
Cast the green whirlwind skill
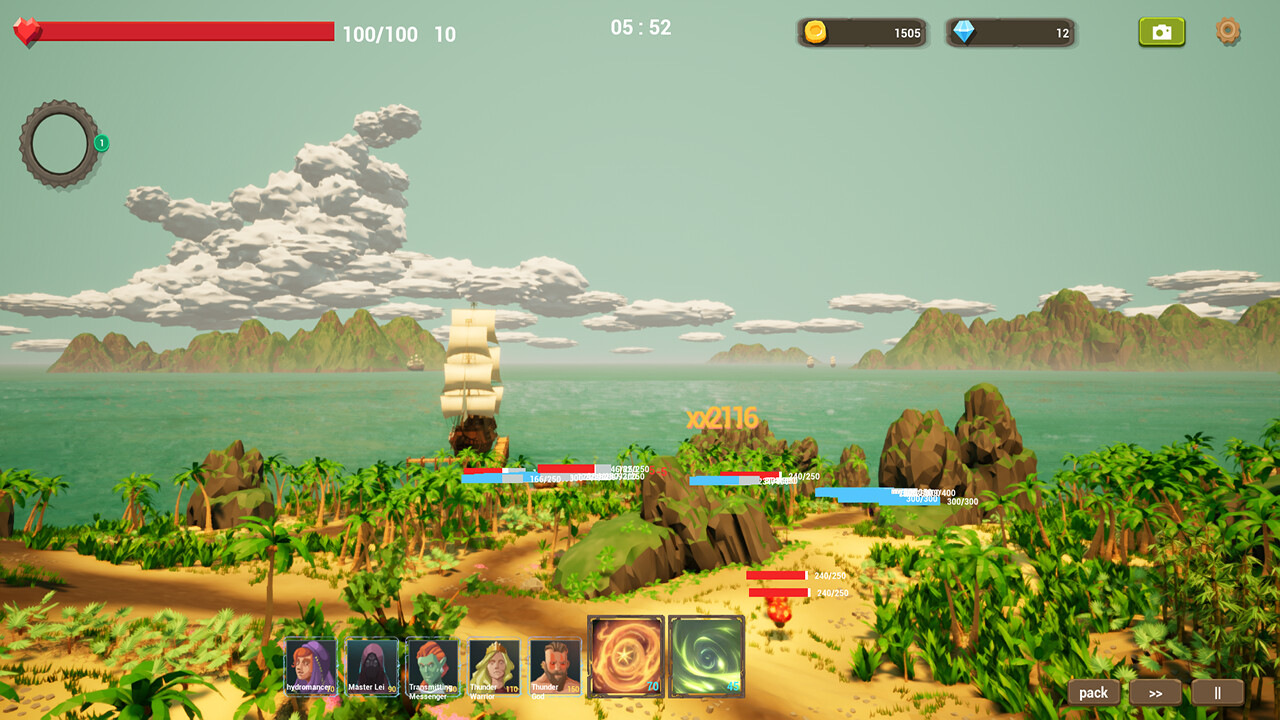(x=708, y=658)
